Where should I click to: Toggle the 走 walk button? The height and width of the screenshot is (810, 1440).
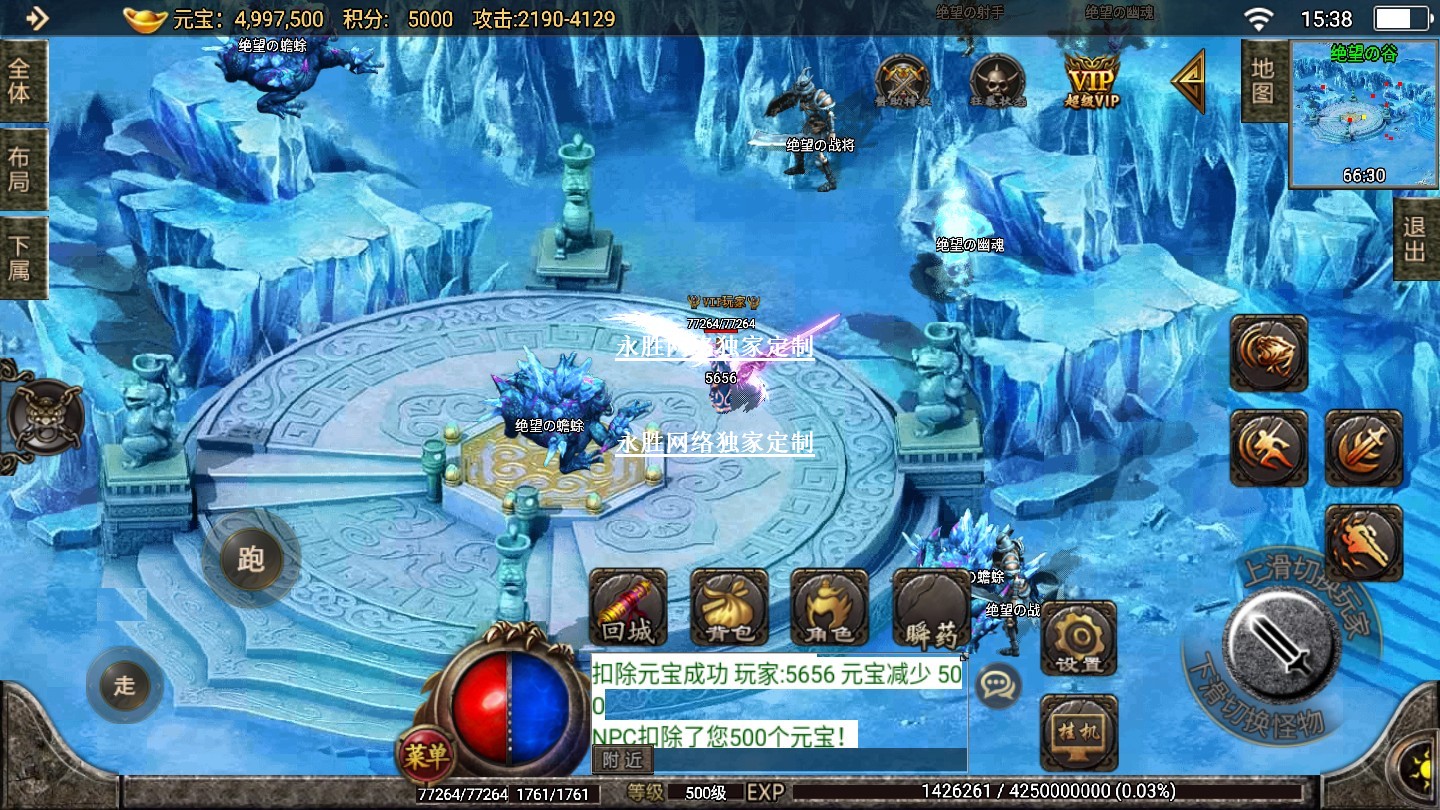pos(125,685)
